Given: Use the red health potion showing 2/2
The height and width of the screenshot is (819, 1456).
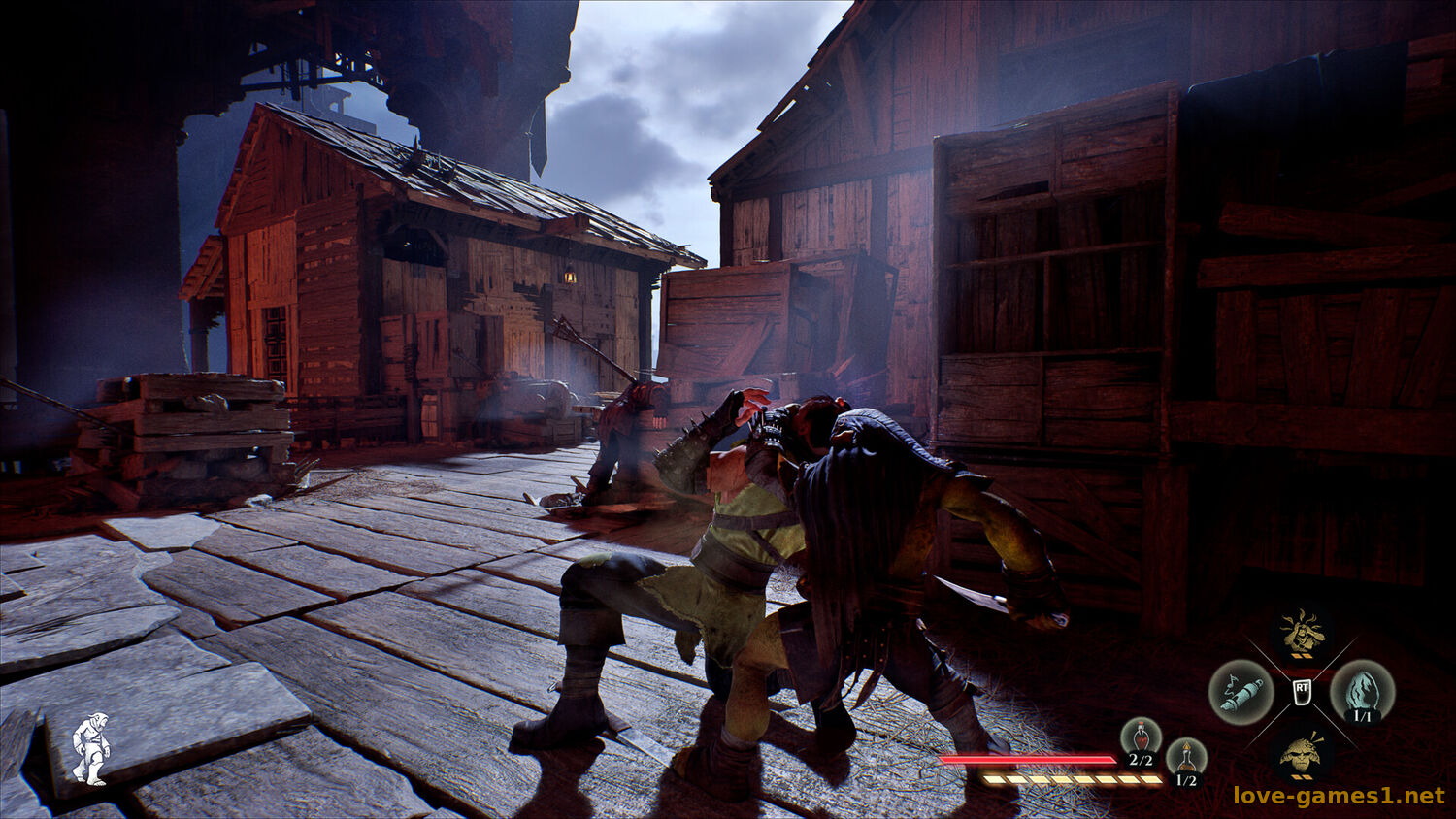Looking at the screenshot, I should tap(1141, 737).
